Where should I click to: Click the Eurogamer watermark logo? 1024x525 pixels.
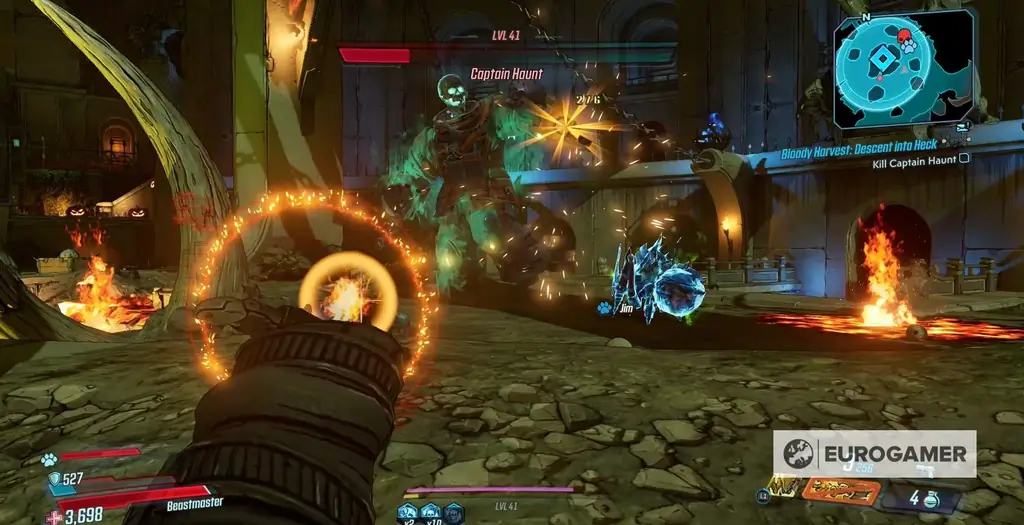pos(874,454)
